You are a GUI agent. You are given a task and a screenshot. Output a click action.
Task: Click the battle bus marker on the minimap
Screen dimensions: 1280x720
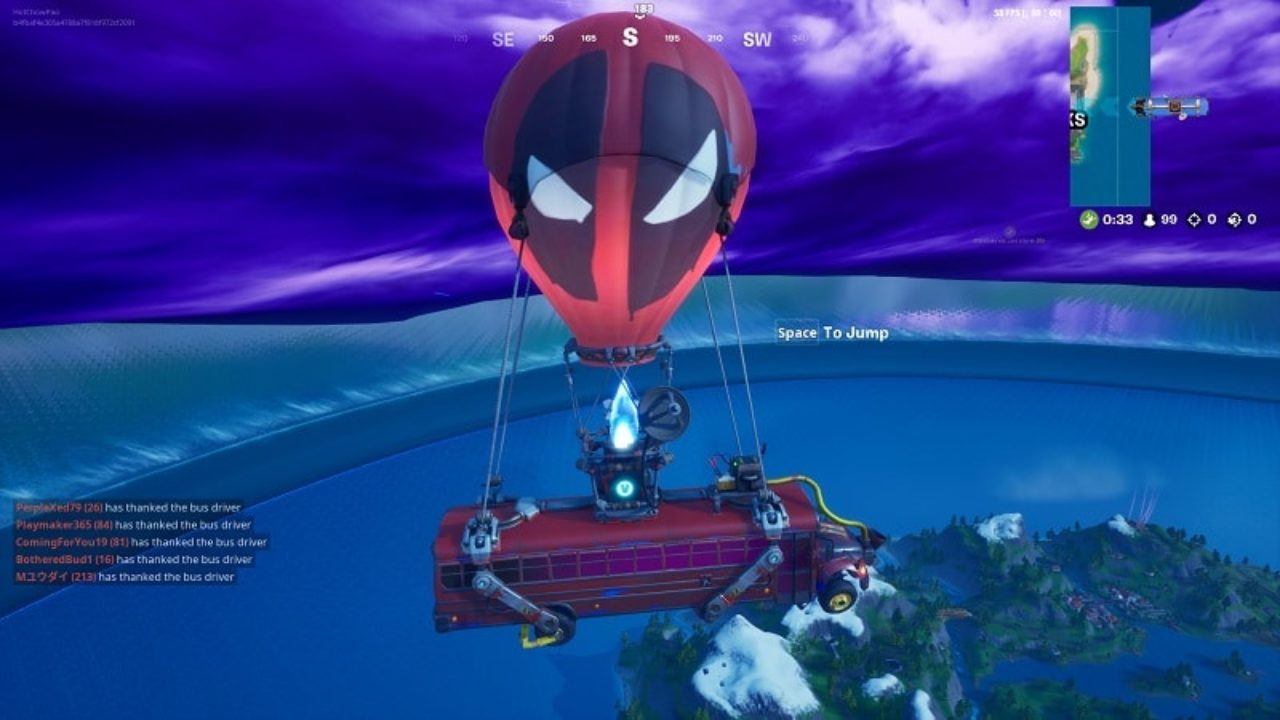point(1169,106)
